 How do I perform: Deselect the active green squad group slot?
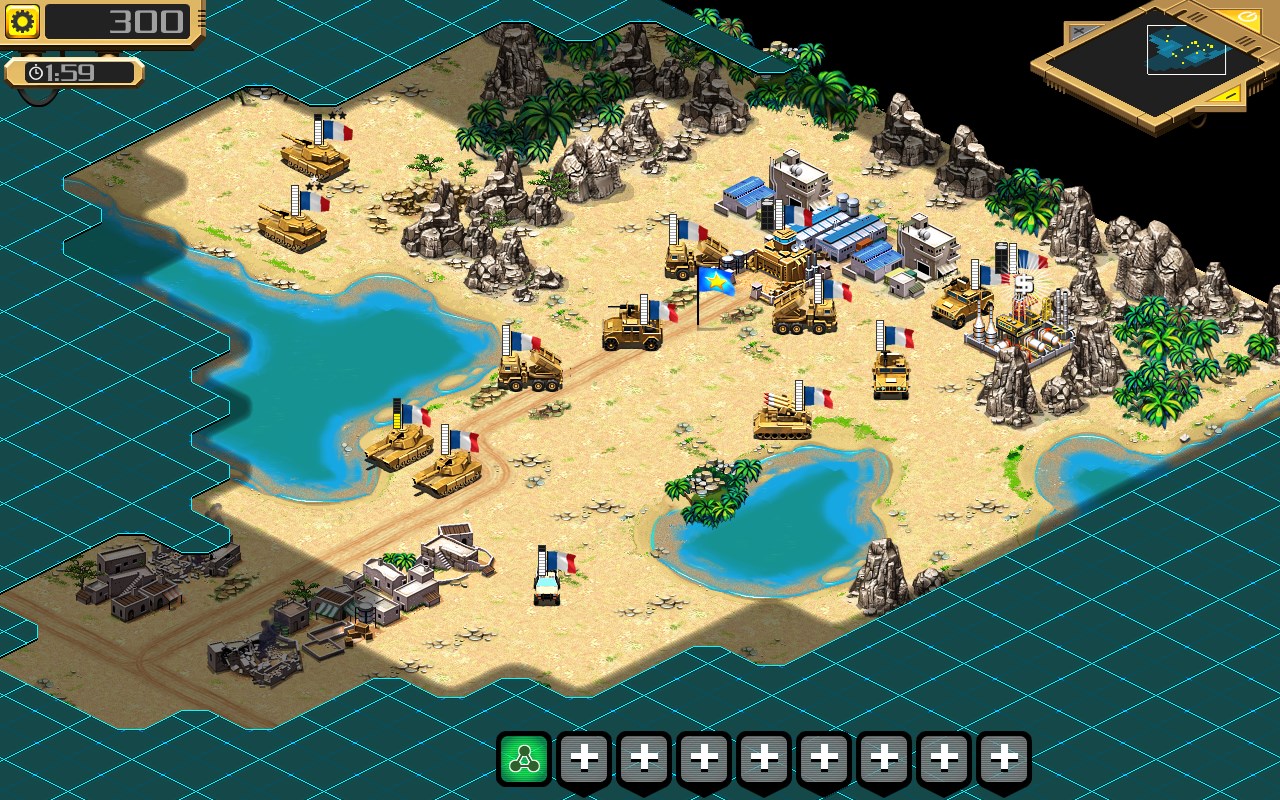point(525,760)
